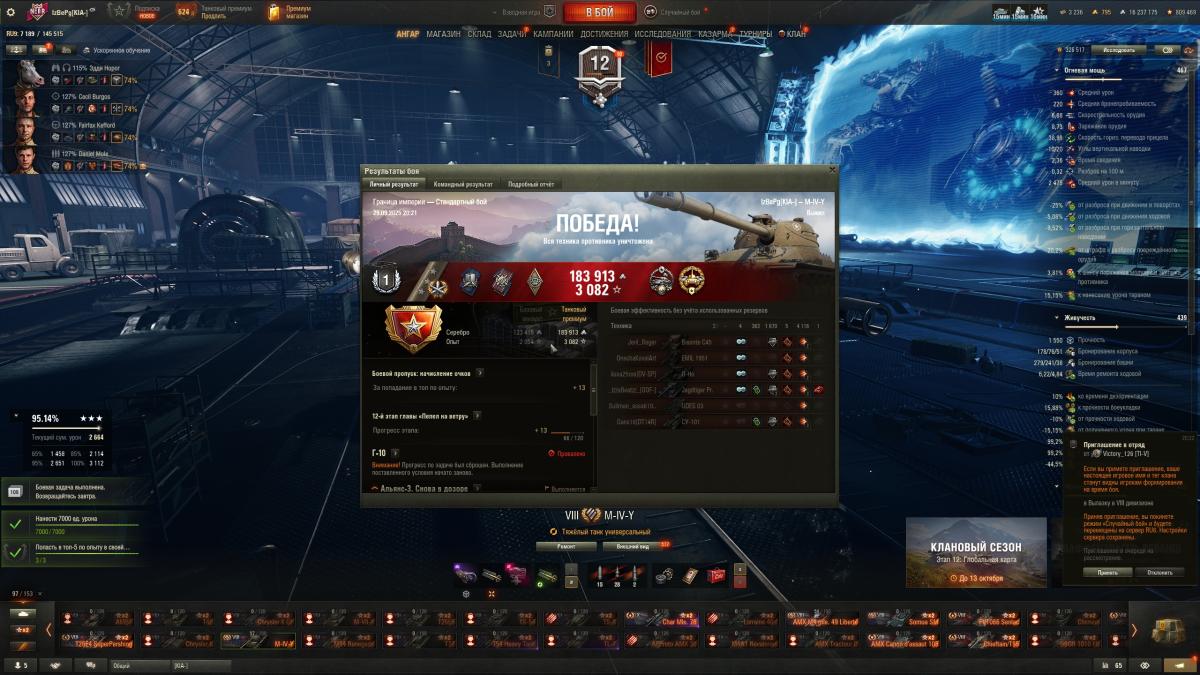The height and width of the screenshot is (675, 1200).
Task: Accept the platoon invitation with Принять
Action: point(1107,572)
